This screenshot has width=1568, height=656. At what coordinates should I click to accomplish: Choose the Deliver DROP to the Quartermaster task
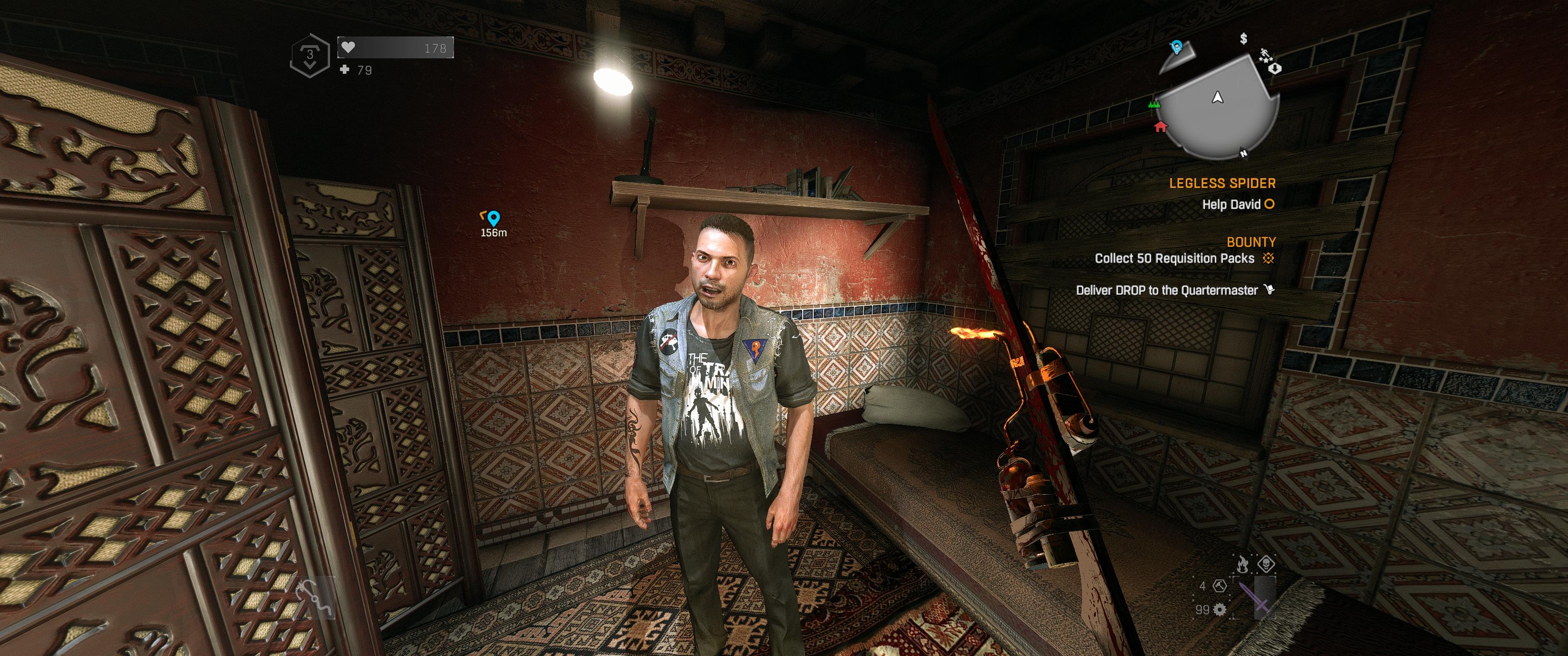pos(1167,290)
